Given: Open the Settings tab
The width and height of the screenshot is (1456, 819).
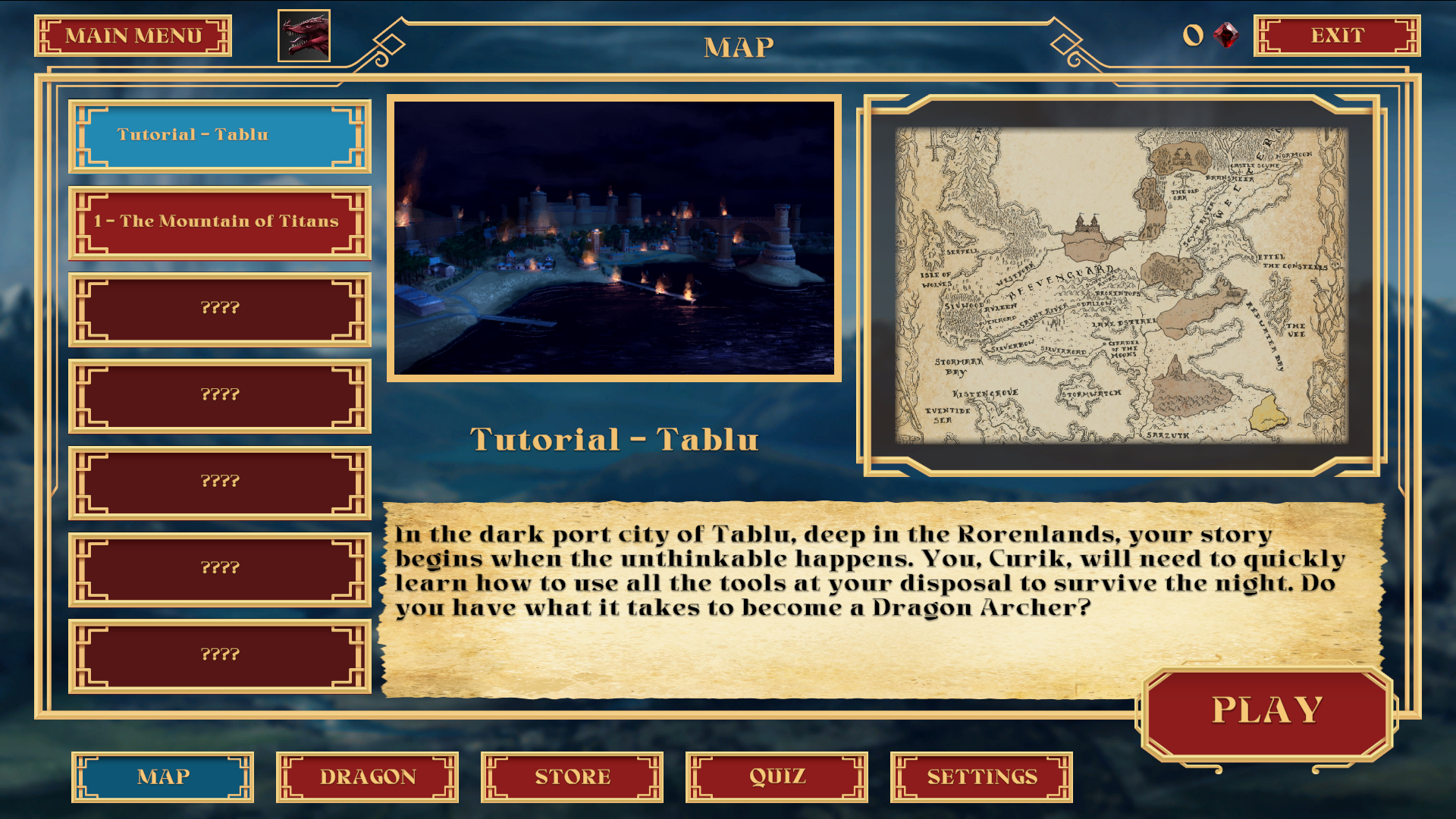Looking at the screenshot, I should click(981, 777).
